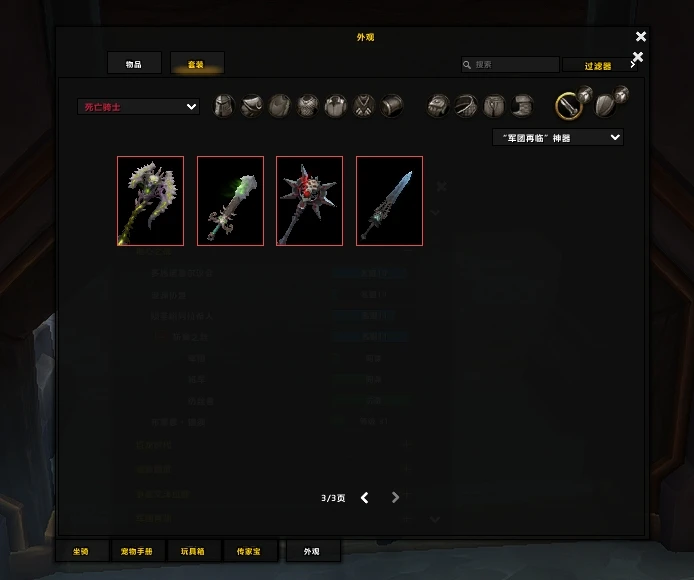The height and width of the screenshot is (580, 694).
Task: Choose the red spiked mace appearance
Action: [309, 201]
